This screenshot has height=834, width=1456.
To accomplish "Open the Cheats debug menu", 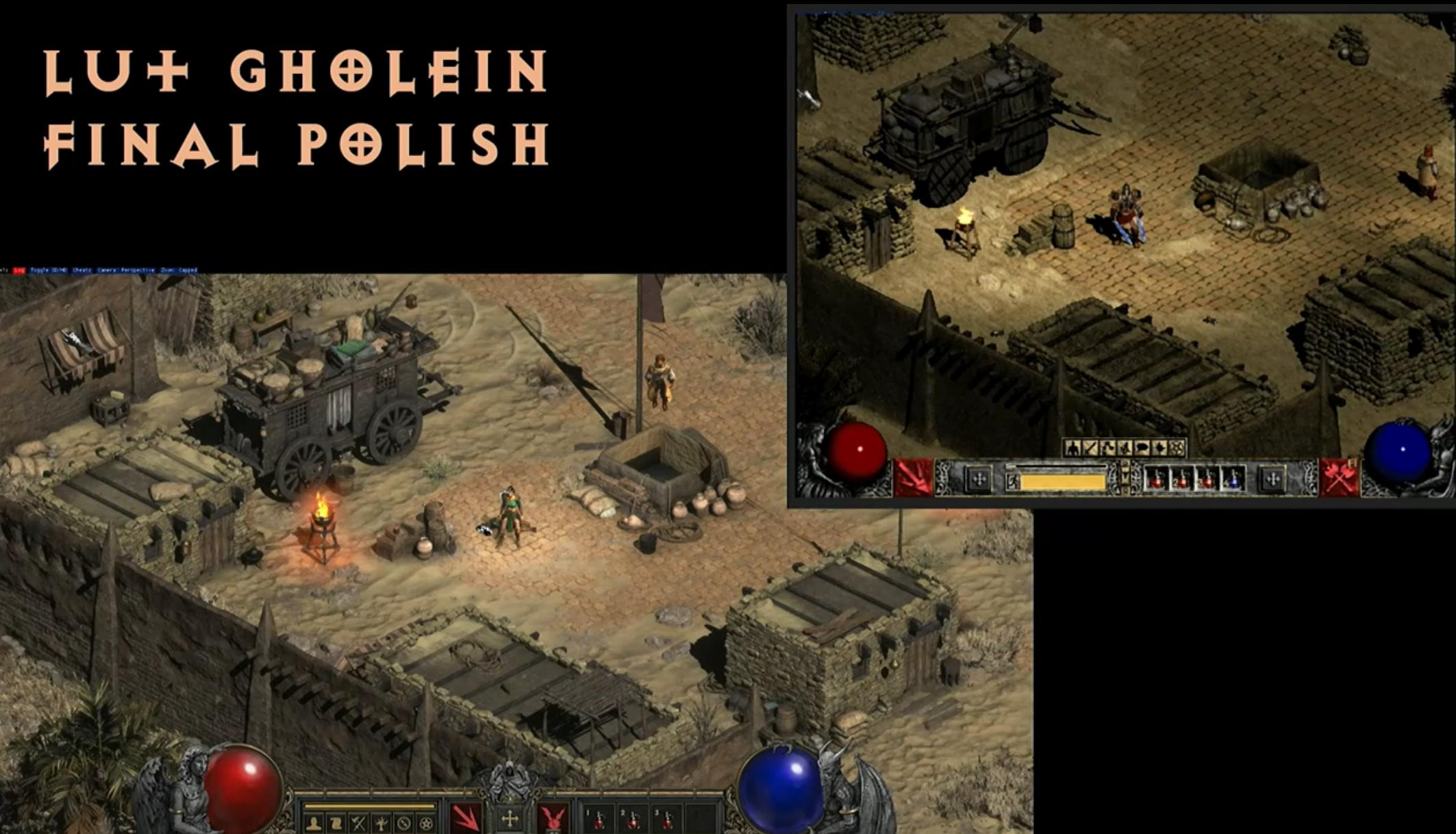I will pyautogui.click(x=81, y=270).
